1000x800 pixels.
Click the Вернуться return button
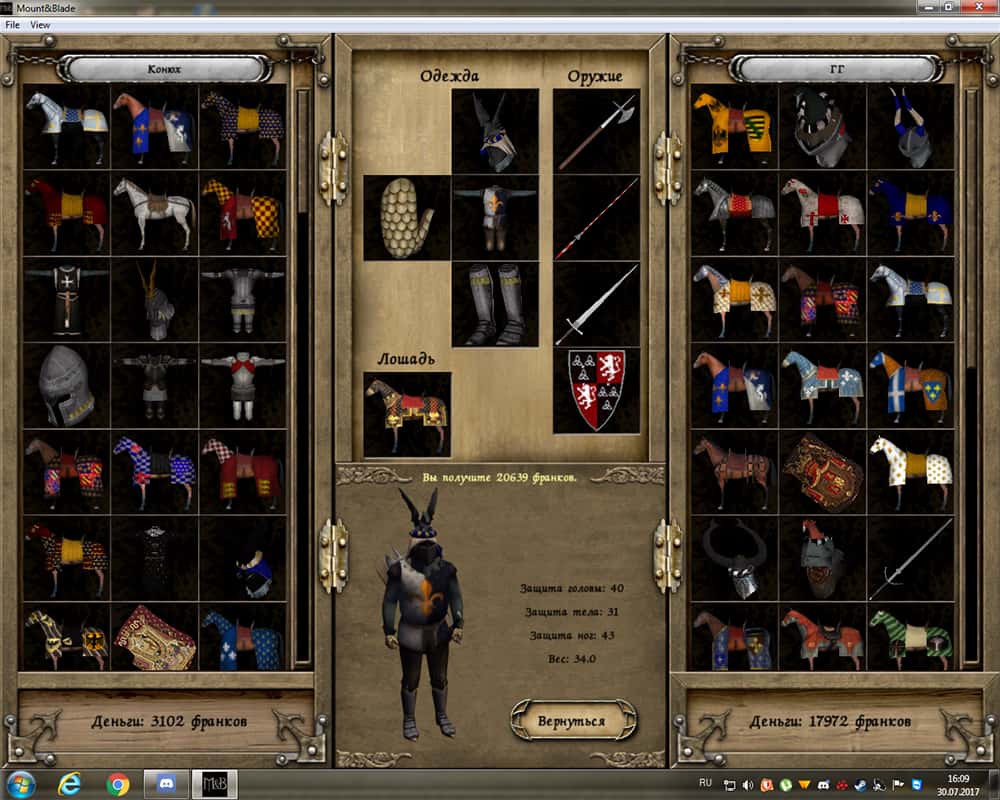coord(574,719)
